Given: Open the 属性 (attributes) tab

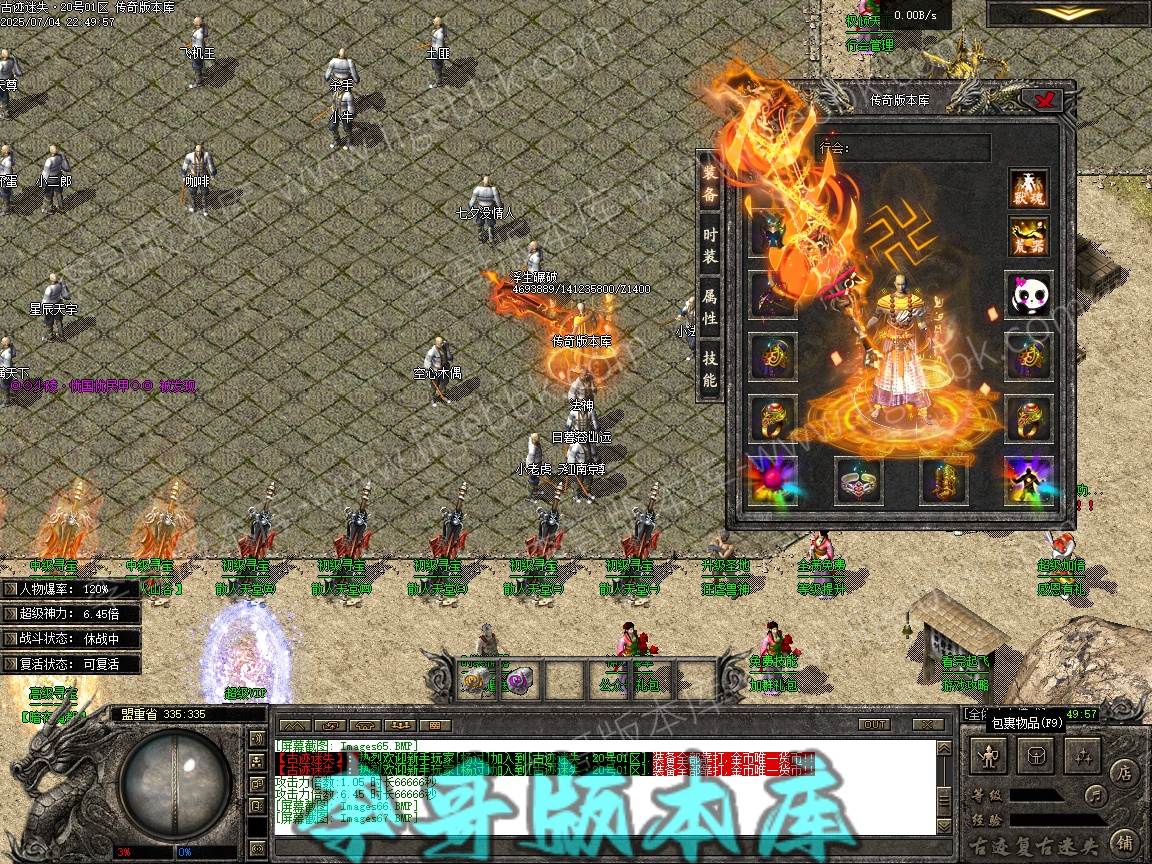Looking at the screenshot, I should (710, 307).
